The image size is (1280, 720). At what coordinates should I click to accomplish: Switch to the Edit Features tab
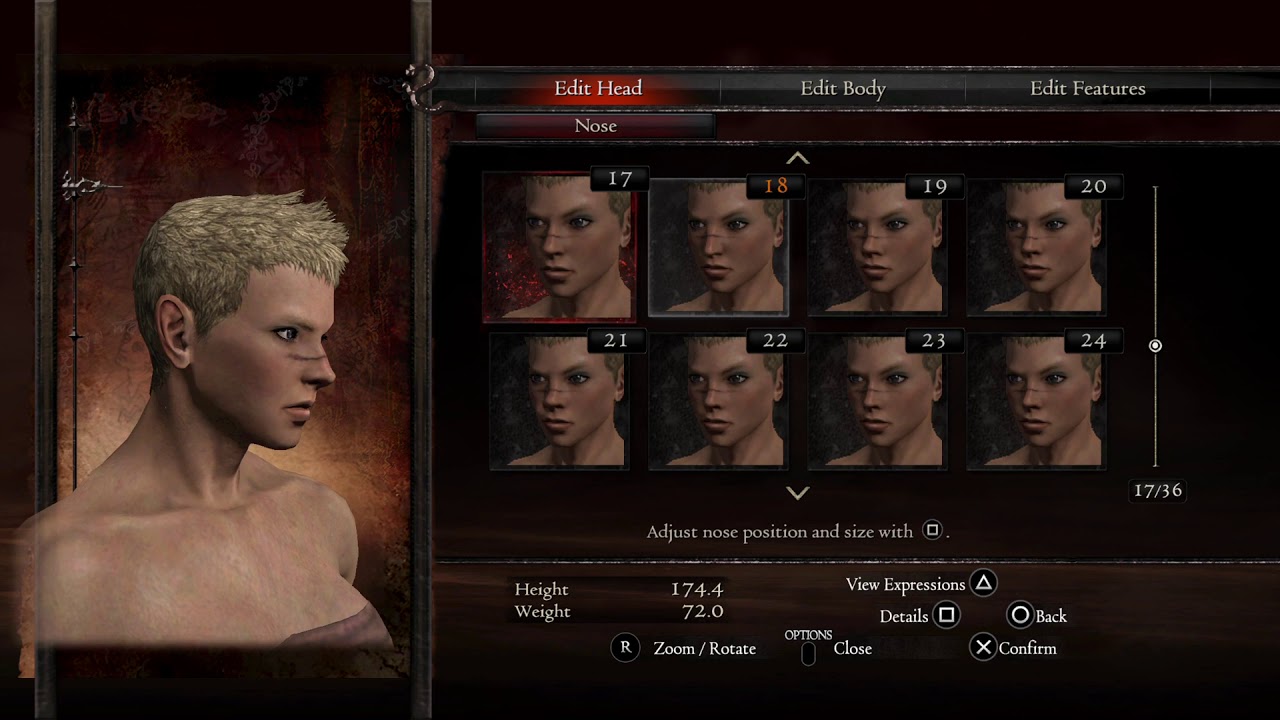pyautogui.click(x=1087, y=89)
